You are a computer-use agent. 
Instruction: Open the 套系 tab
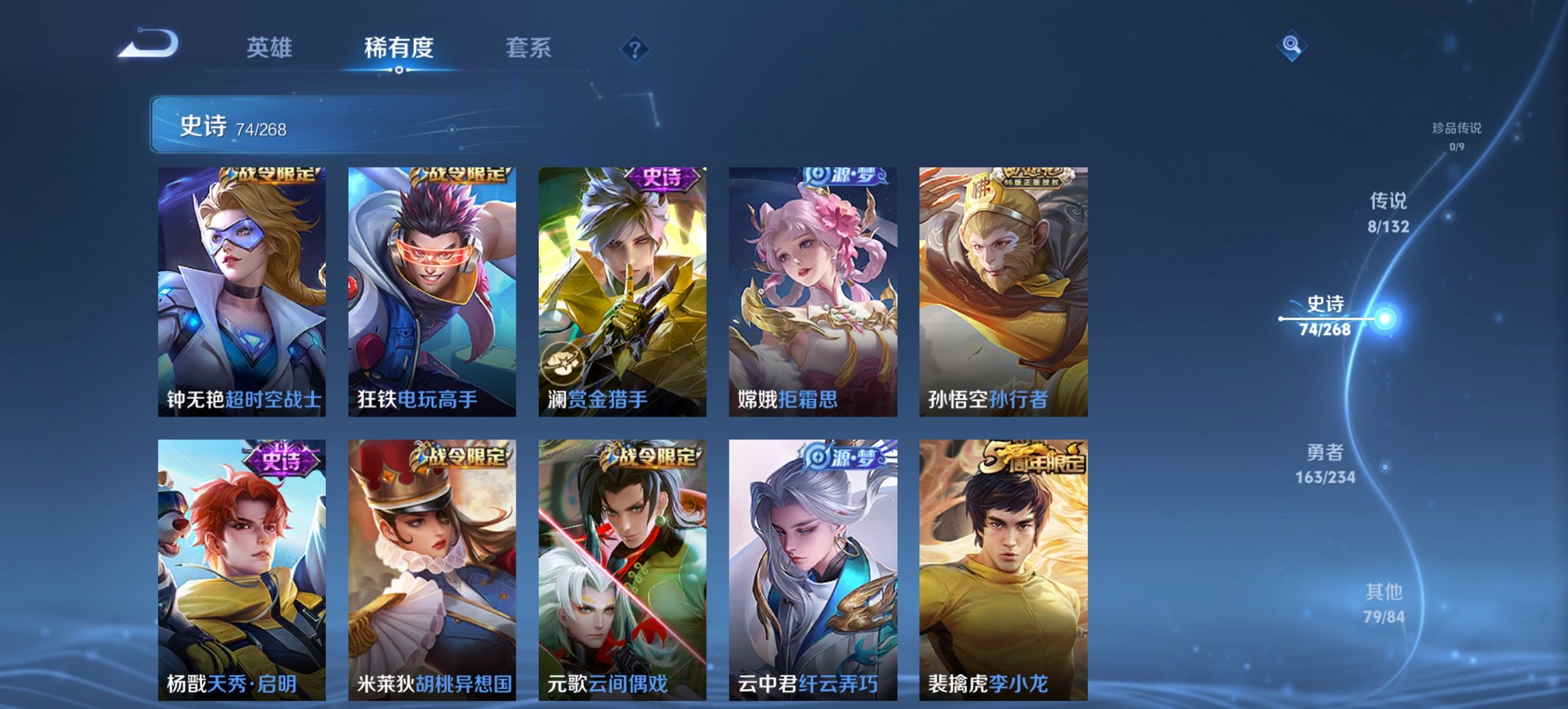coord(529,48)
